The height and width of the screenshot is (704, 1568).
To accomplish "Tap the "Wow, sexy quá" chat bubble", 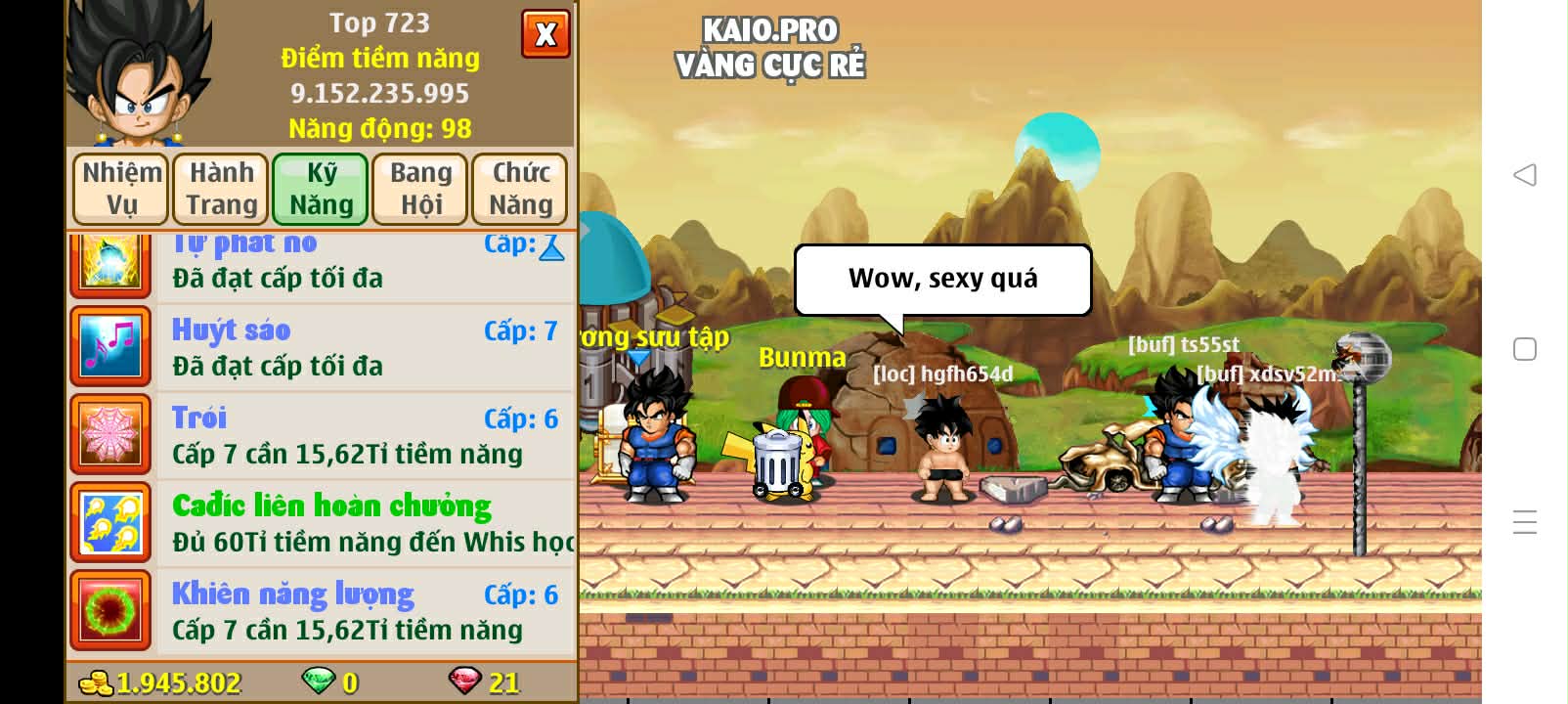I will pos(942,279).
